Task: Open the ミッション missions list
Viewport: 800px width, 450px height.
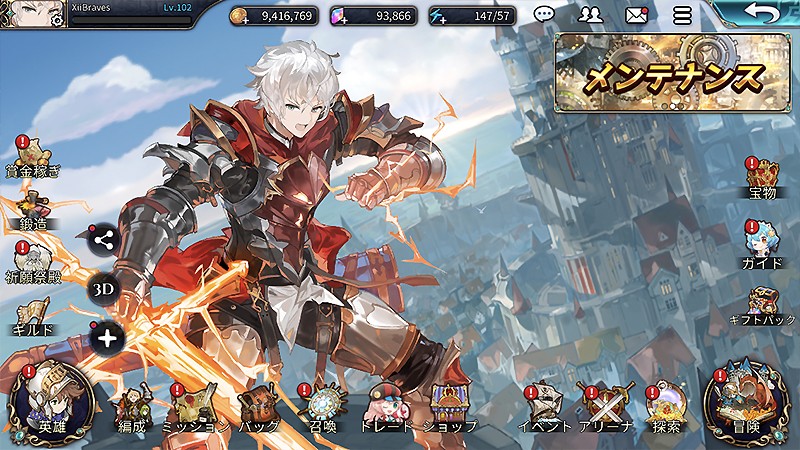Action: [197, 408]
